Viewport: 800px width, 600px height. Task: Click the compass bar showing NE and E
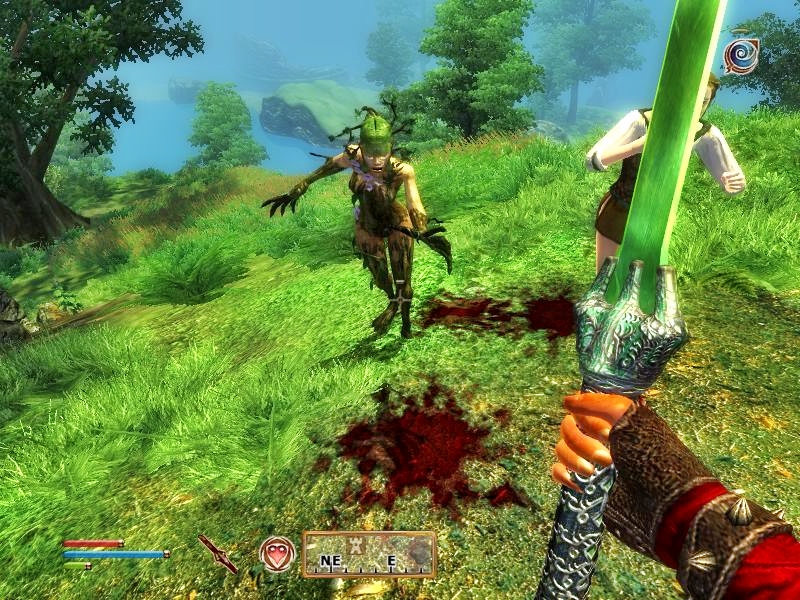(x=369, y=554)
